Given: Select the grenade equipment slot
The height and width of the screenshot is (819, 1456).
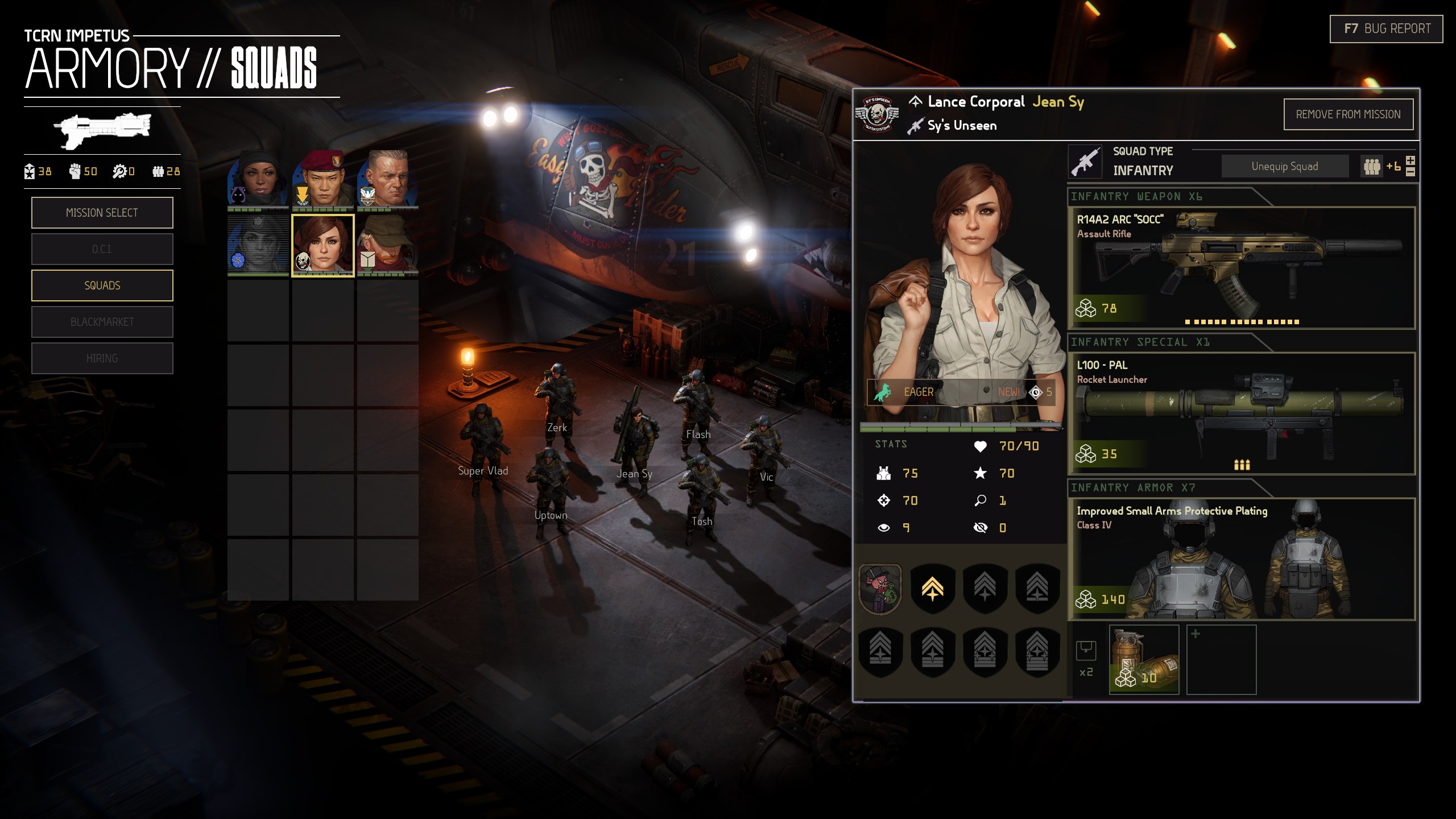Looking at the screenshot, I should [1144, 659].
